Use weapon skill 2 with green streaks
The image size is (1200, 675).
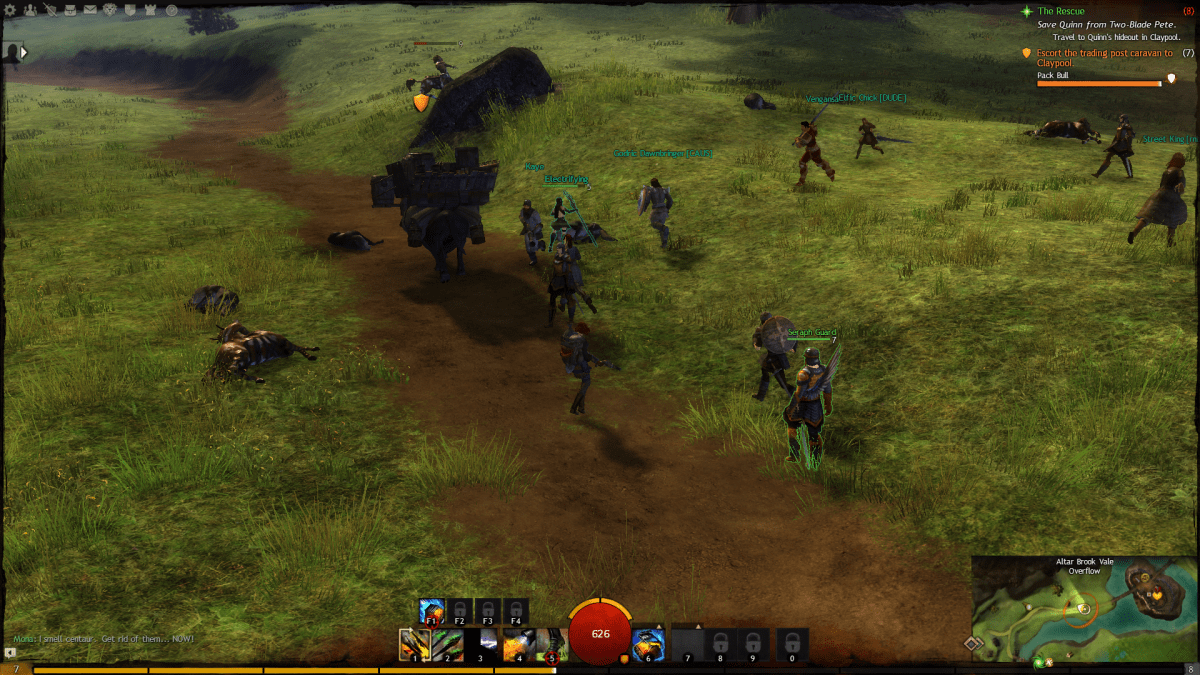[447, 645]
